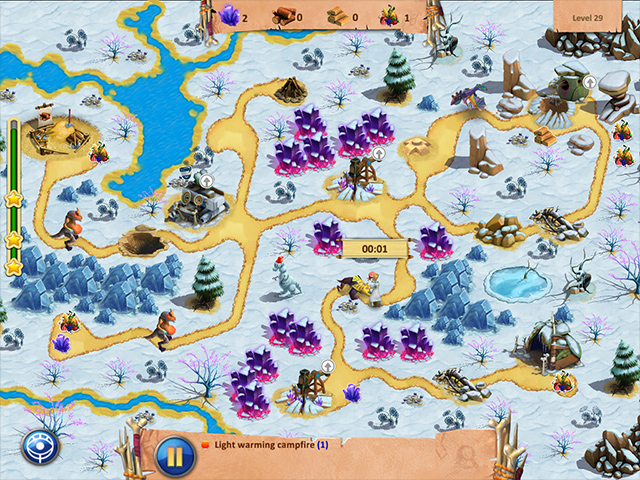Activate the blue round eye button
640x480 pixels.
point(42,449)
